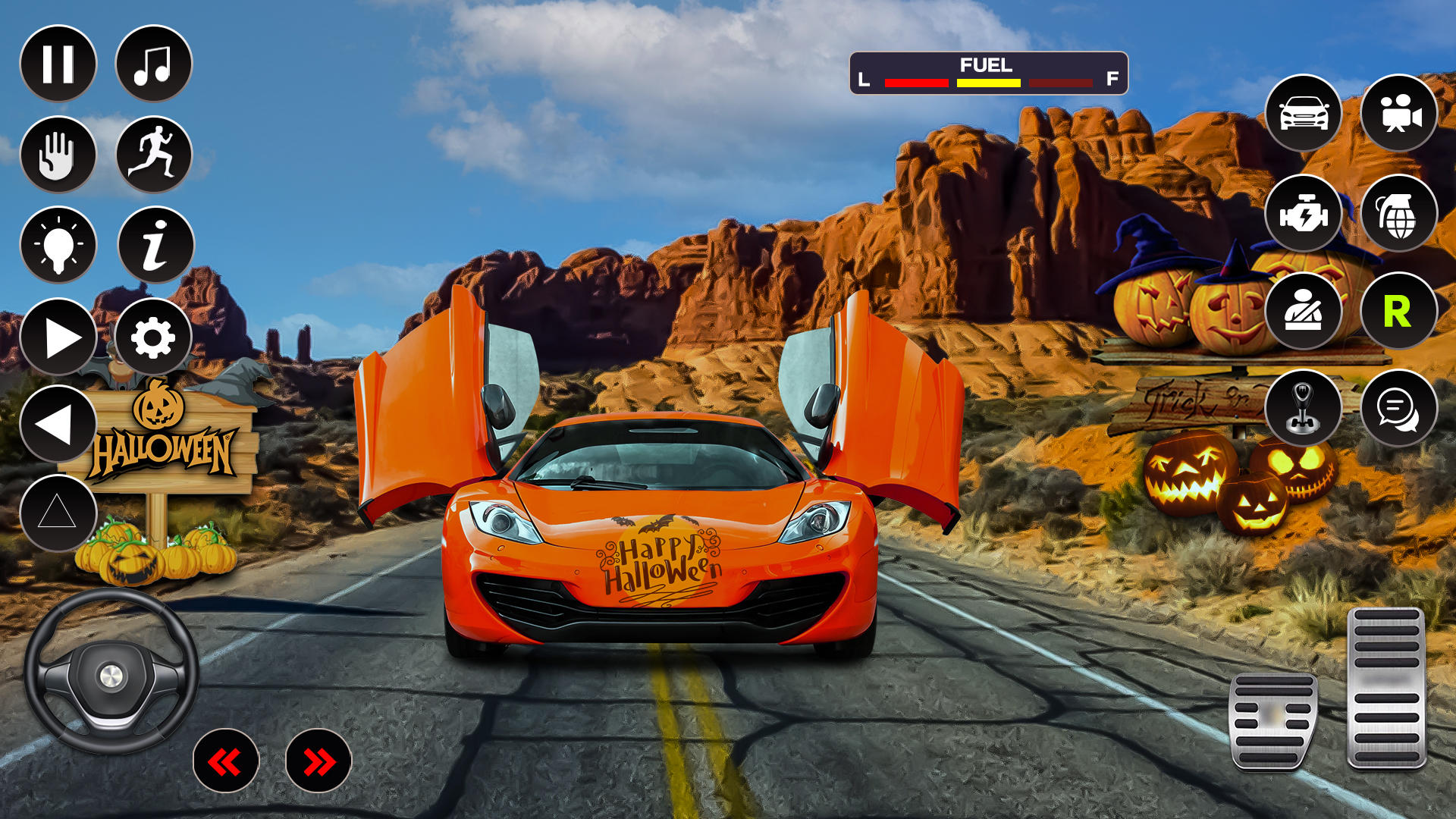Select the running man icon
Image resolution: width=1456 pixels, height=819 pixels.
(x=153, y=155)
